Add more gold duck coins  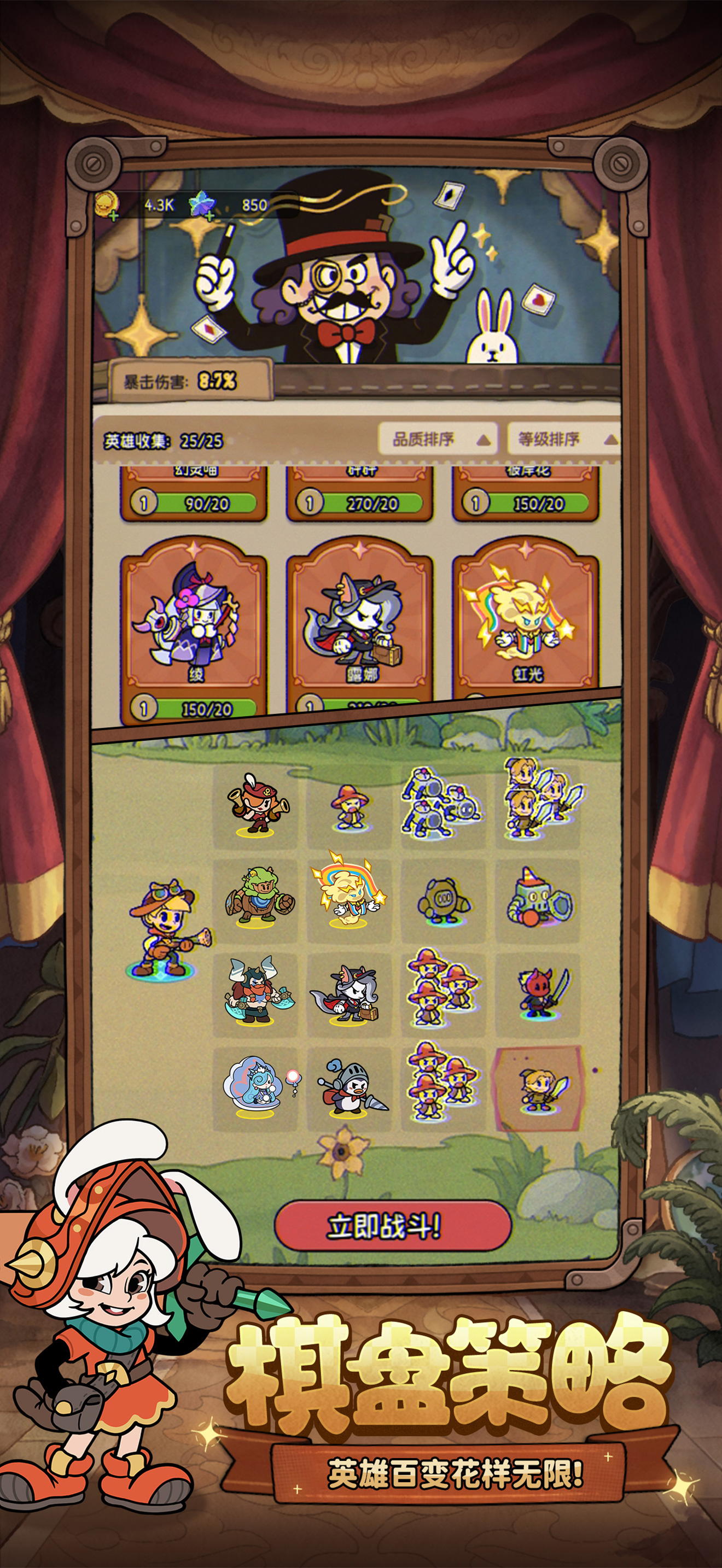113,214
